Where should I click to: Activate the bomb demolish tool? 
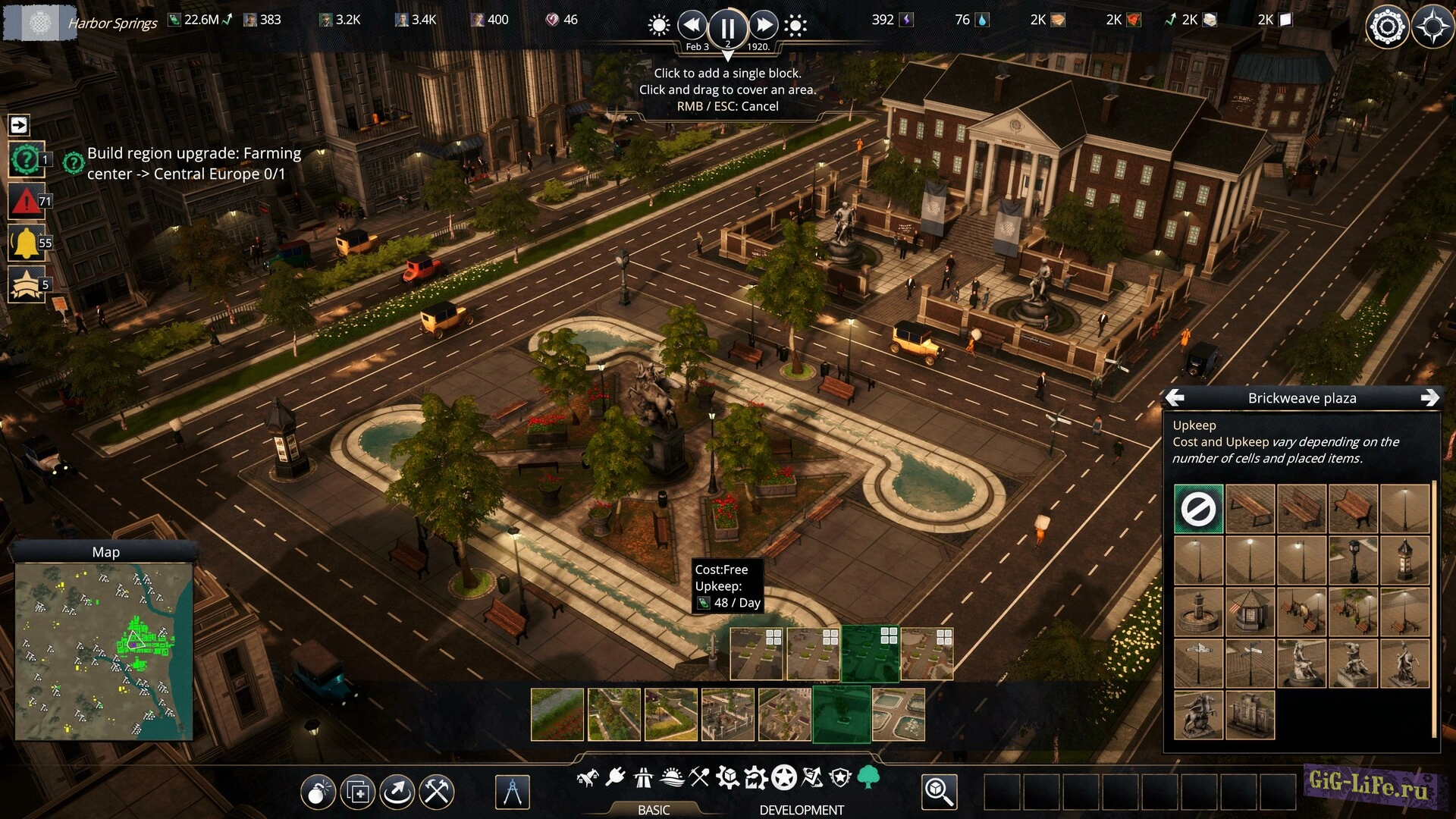click(x=318, y=792)
